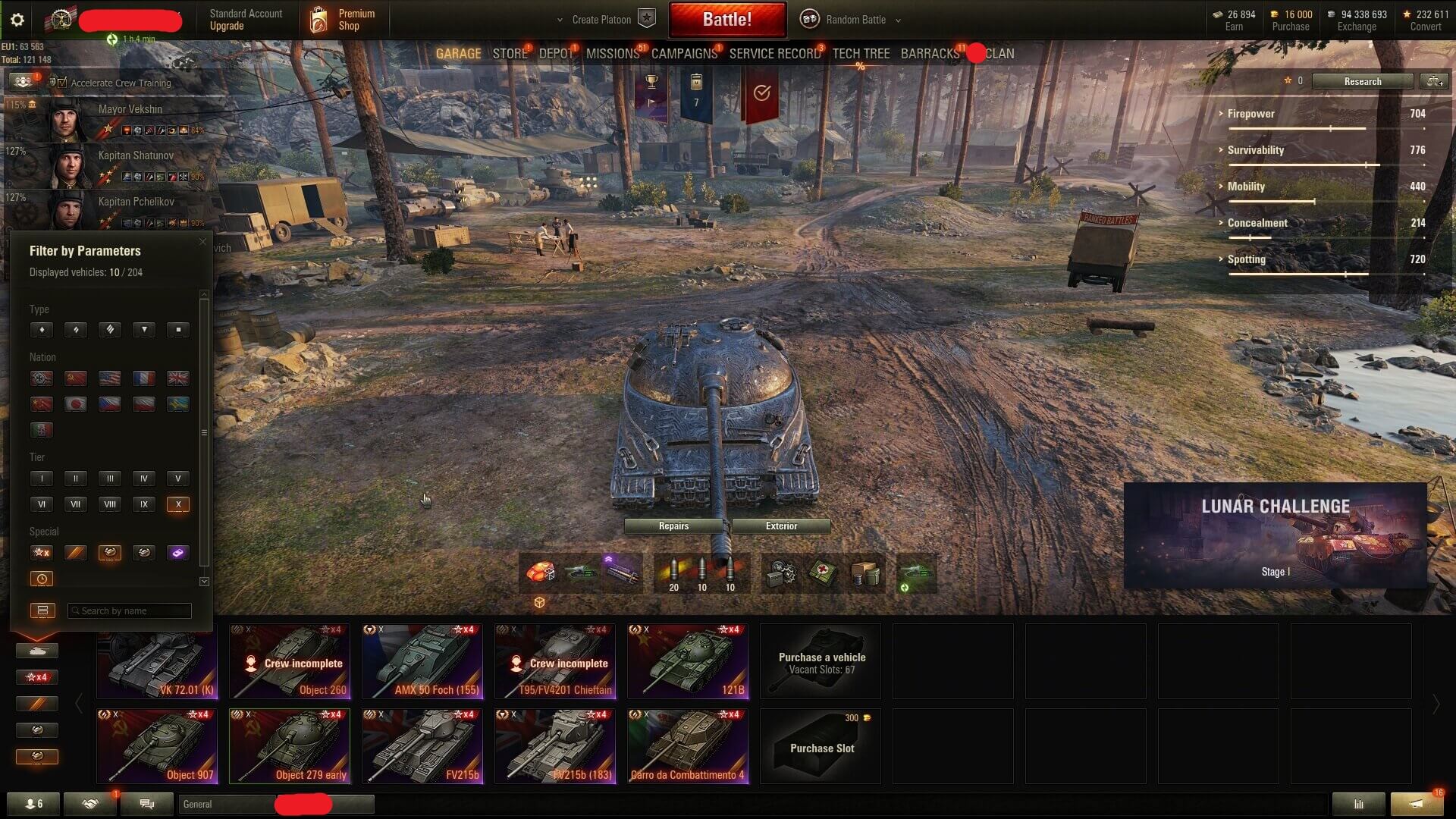This screenshot has height=819, width=1456.
Task: Purchase a new vehicle slot
Action: coord(821,746)
